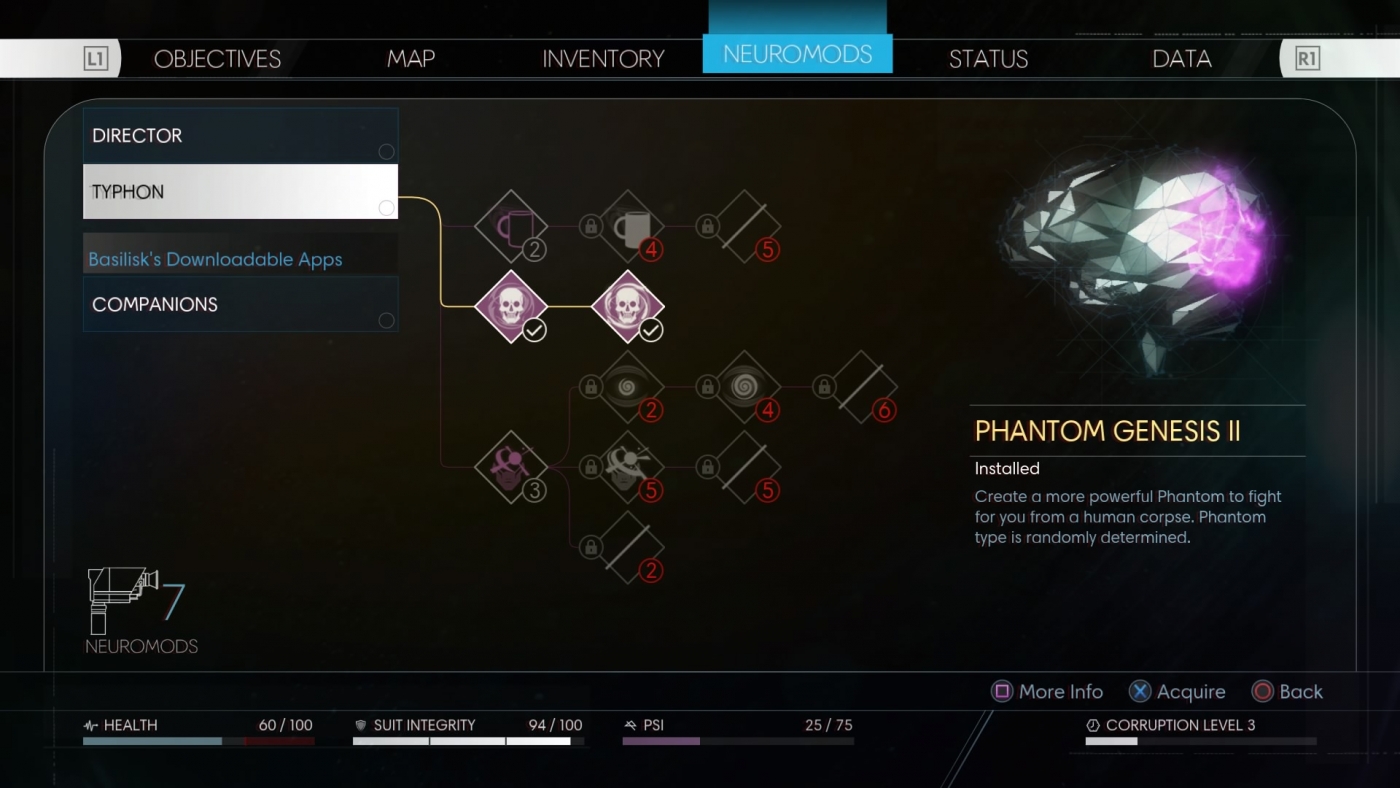
Task: Select the larger spiral skill costing 4 neuromods
Action: (x=745, y=385)
